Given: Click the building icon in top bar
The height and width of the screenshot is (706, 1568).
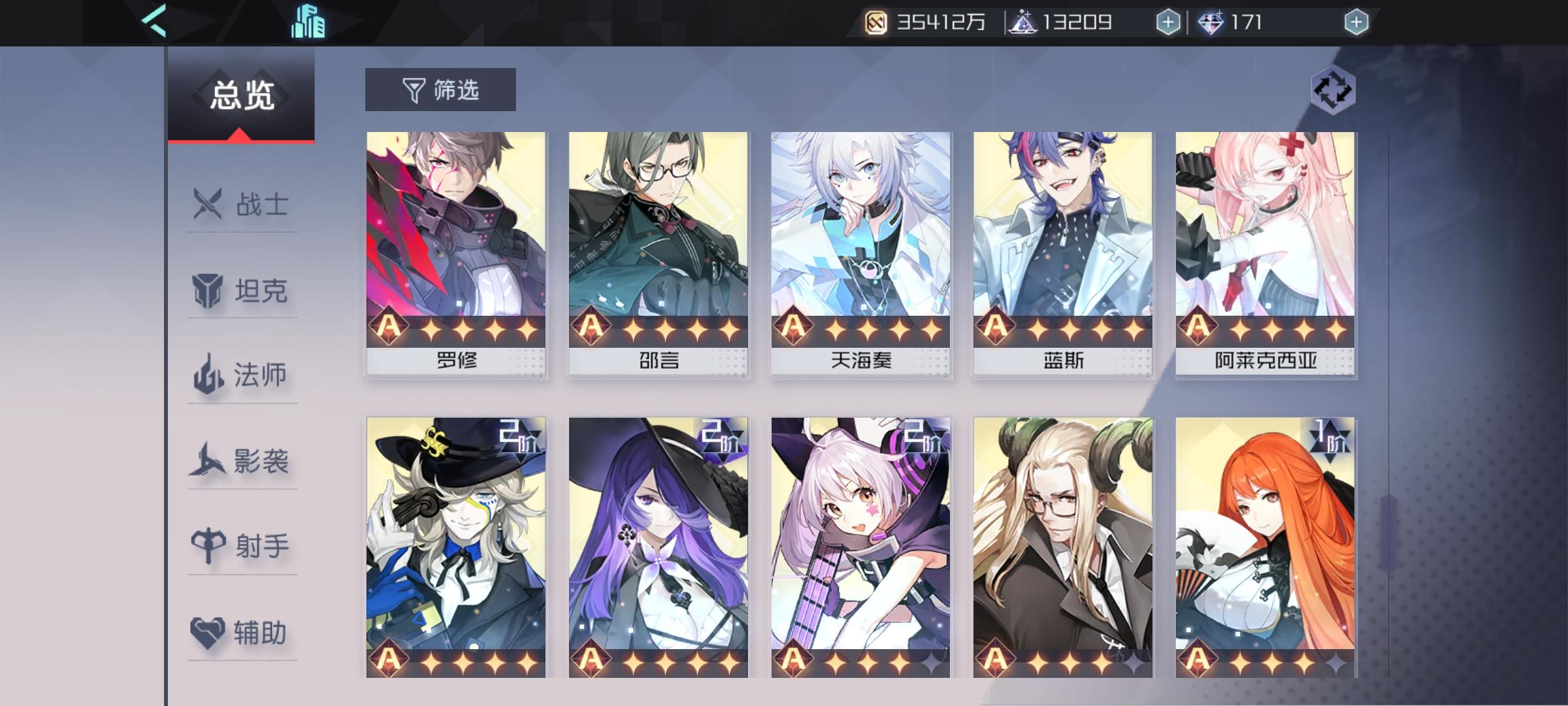Looking at the screenshot, I should [307, 22].
